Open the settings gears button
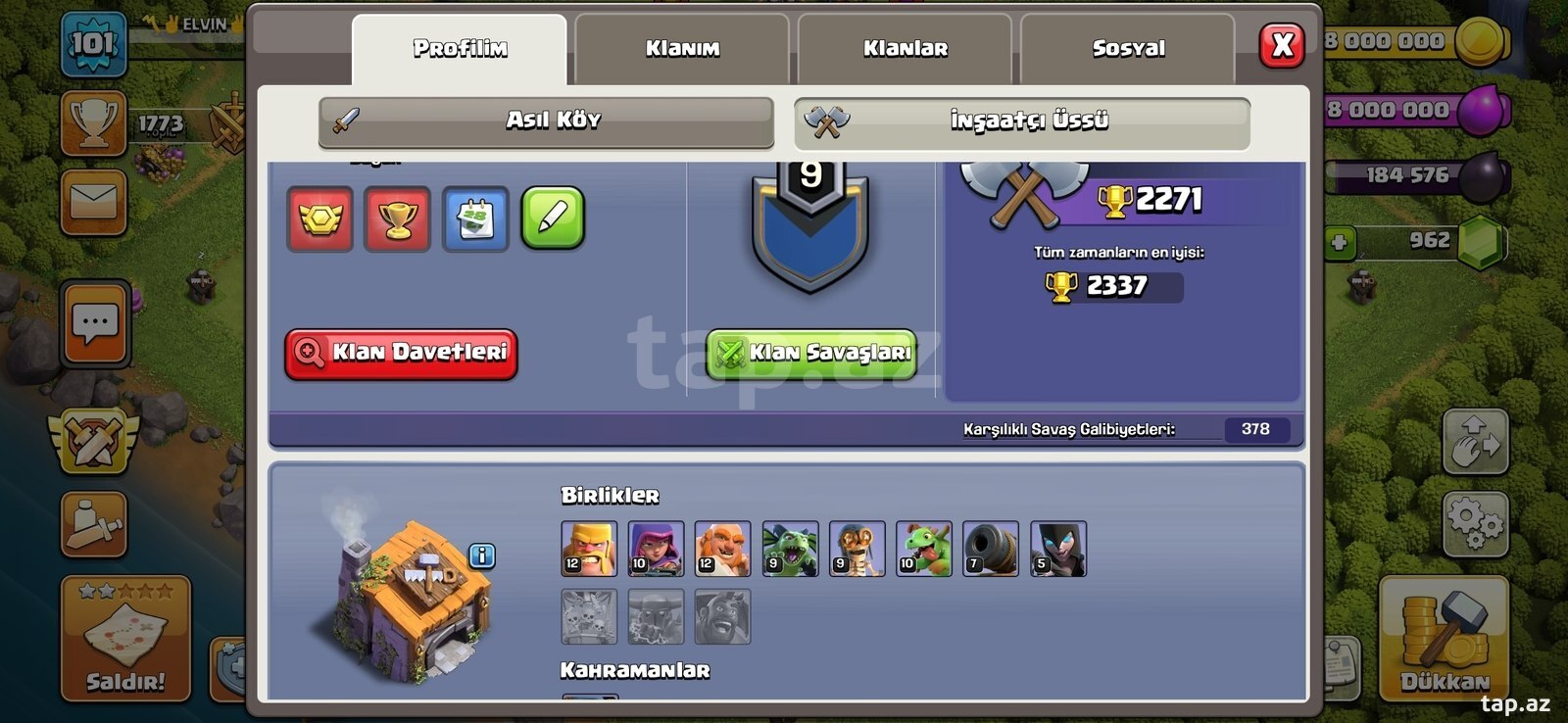This screenshot has width=1568, height=723. coord(1475,522)
